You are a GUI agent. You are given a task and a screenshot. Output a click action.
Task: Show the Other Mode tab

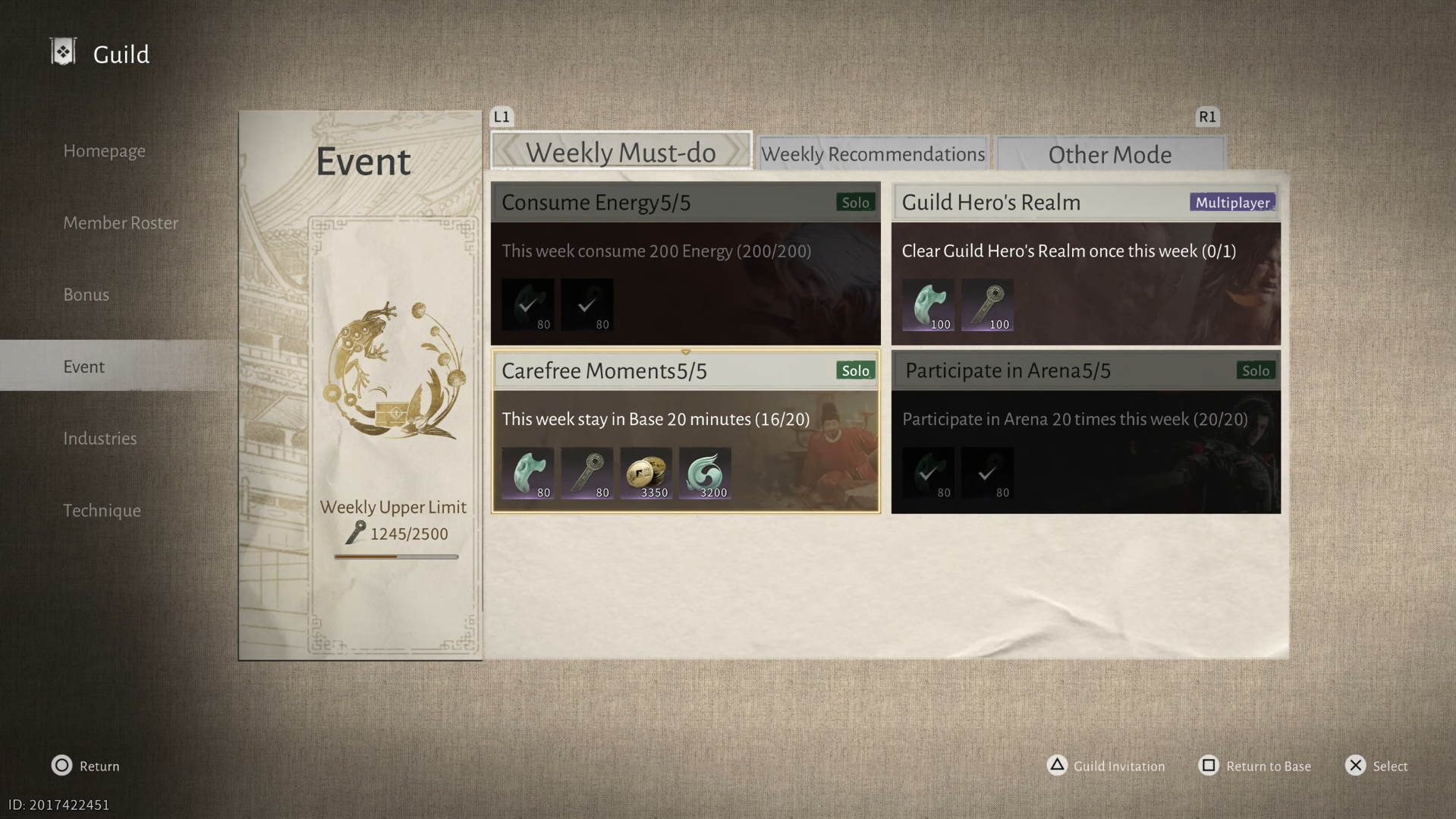pos(1109,155)
